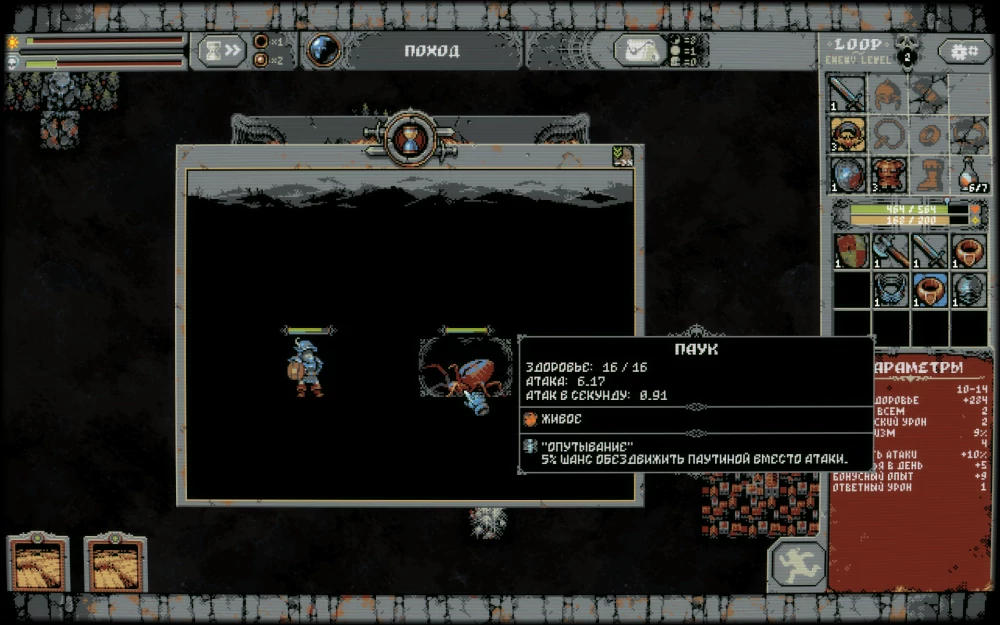The width and height of the screenshot is (1000, 625).
Task: Open the gear settings menu
Action: [964, 51]
